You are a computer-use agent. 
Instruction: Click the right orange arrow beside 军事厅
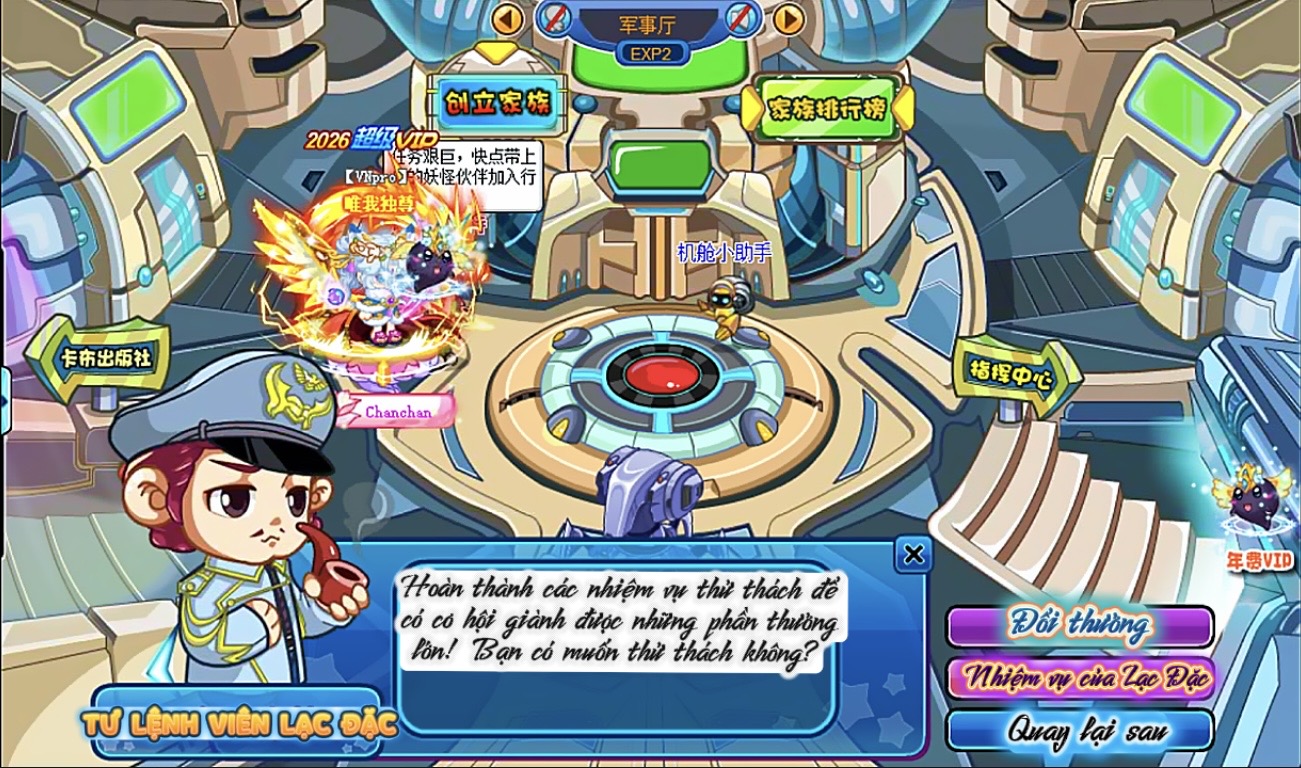[789, 19]
